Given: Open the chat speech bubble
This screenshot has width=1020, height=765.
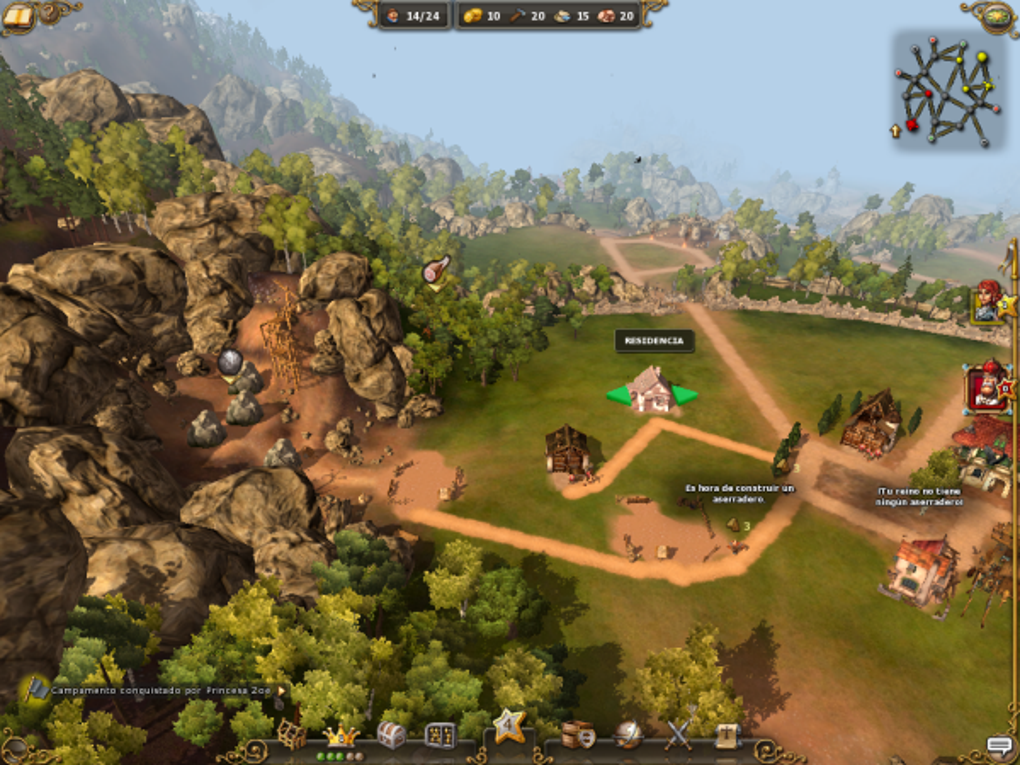Looking at the screenshot, I should [x=999, y=746].
